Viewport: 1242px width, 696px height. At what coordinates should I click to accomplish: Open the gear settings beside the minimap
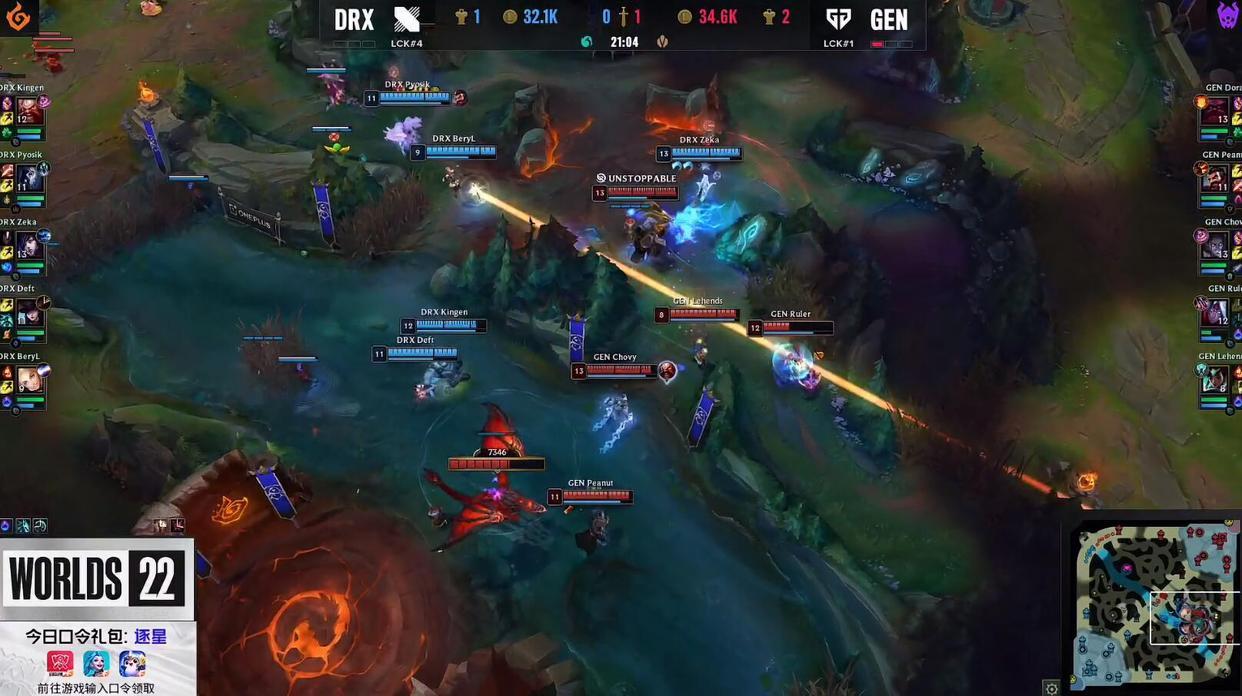point(1051,688)
